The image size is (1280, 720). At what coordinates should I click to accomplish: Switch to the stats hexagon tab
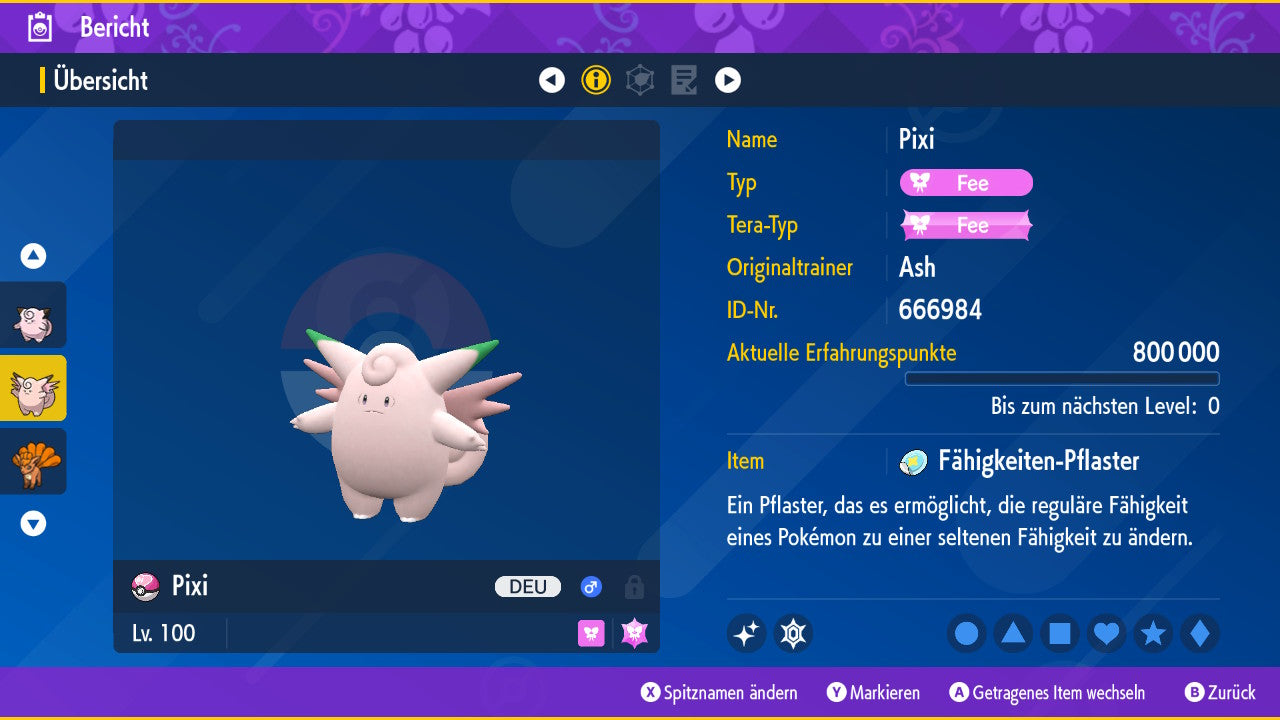click(x=640, y=80)
